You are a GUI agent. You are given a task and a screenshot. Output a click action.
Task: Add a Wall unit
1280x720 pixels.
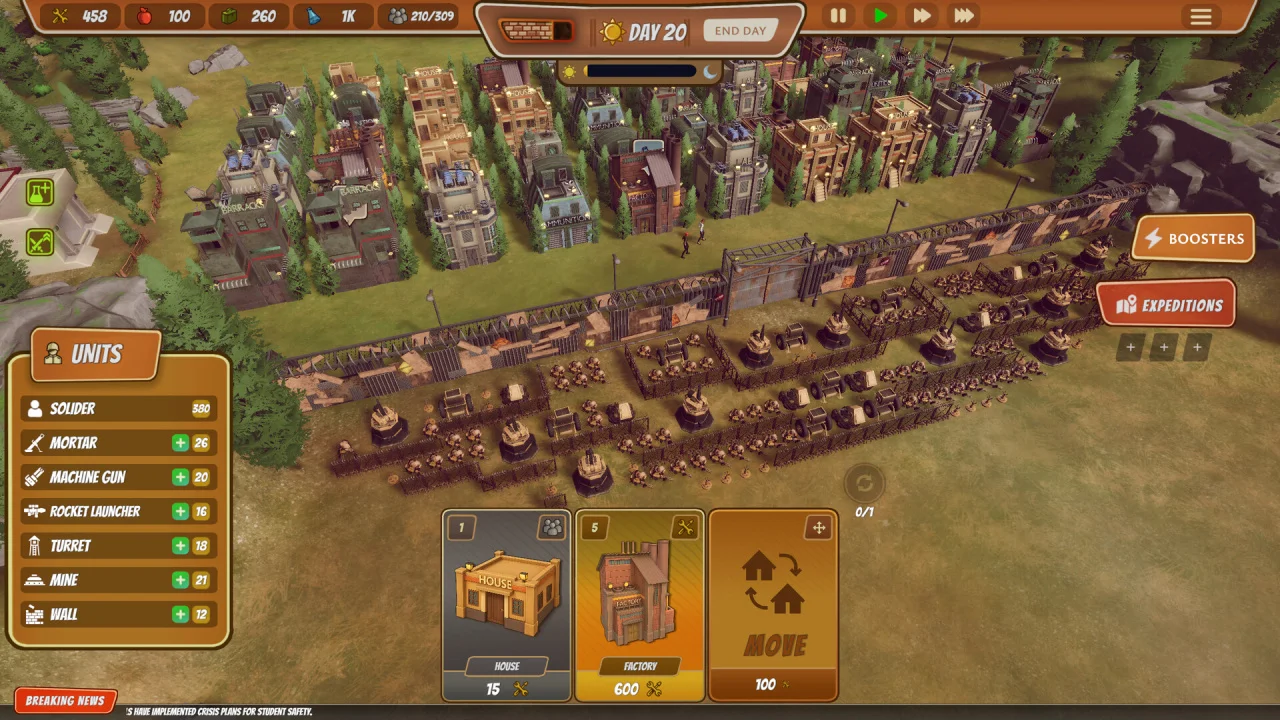[180, 614]
